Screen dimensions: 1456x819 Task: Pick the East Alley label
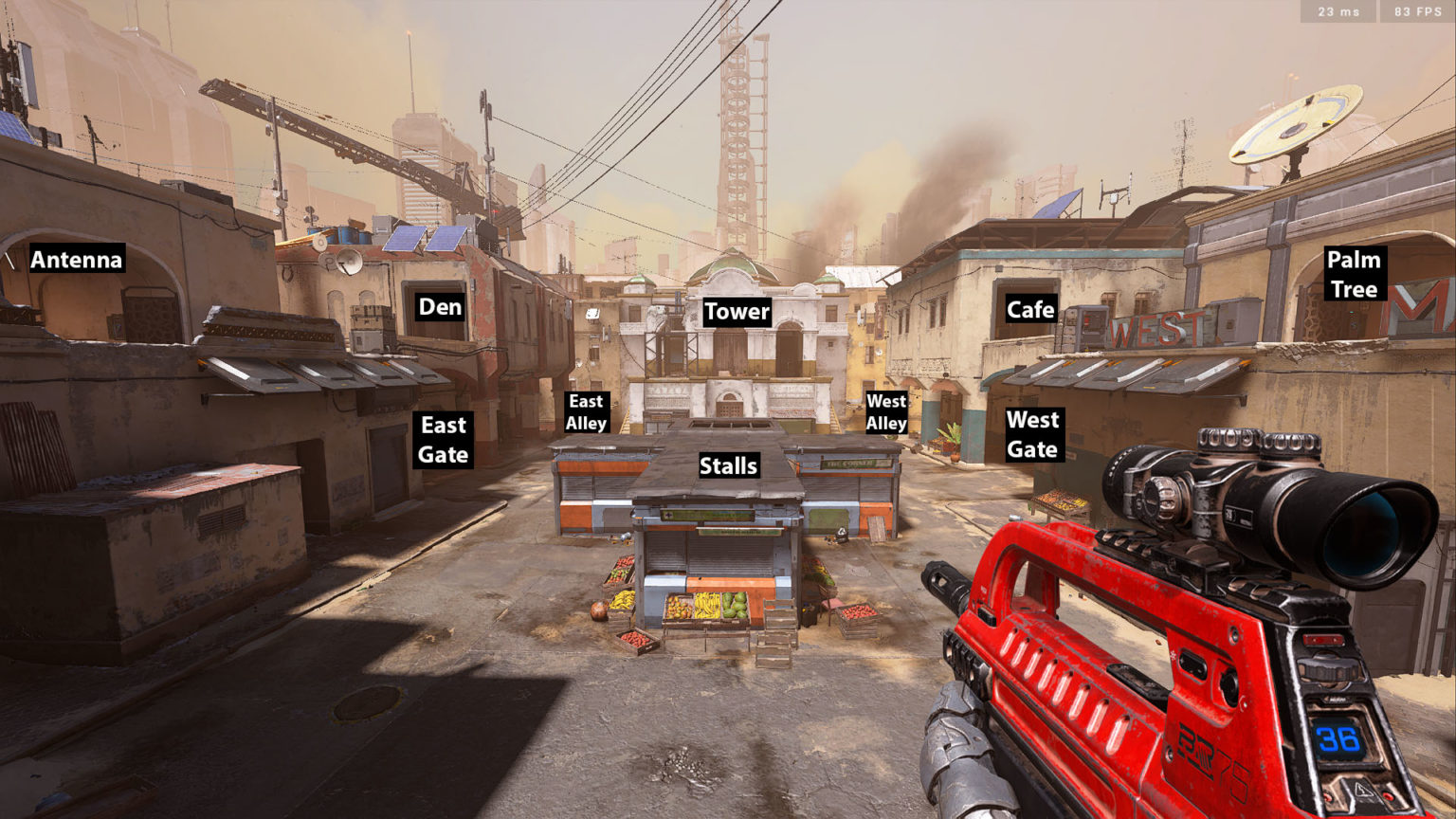[x=586, y=412]
